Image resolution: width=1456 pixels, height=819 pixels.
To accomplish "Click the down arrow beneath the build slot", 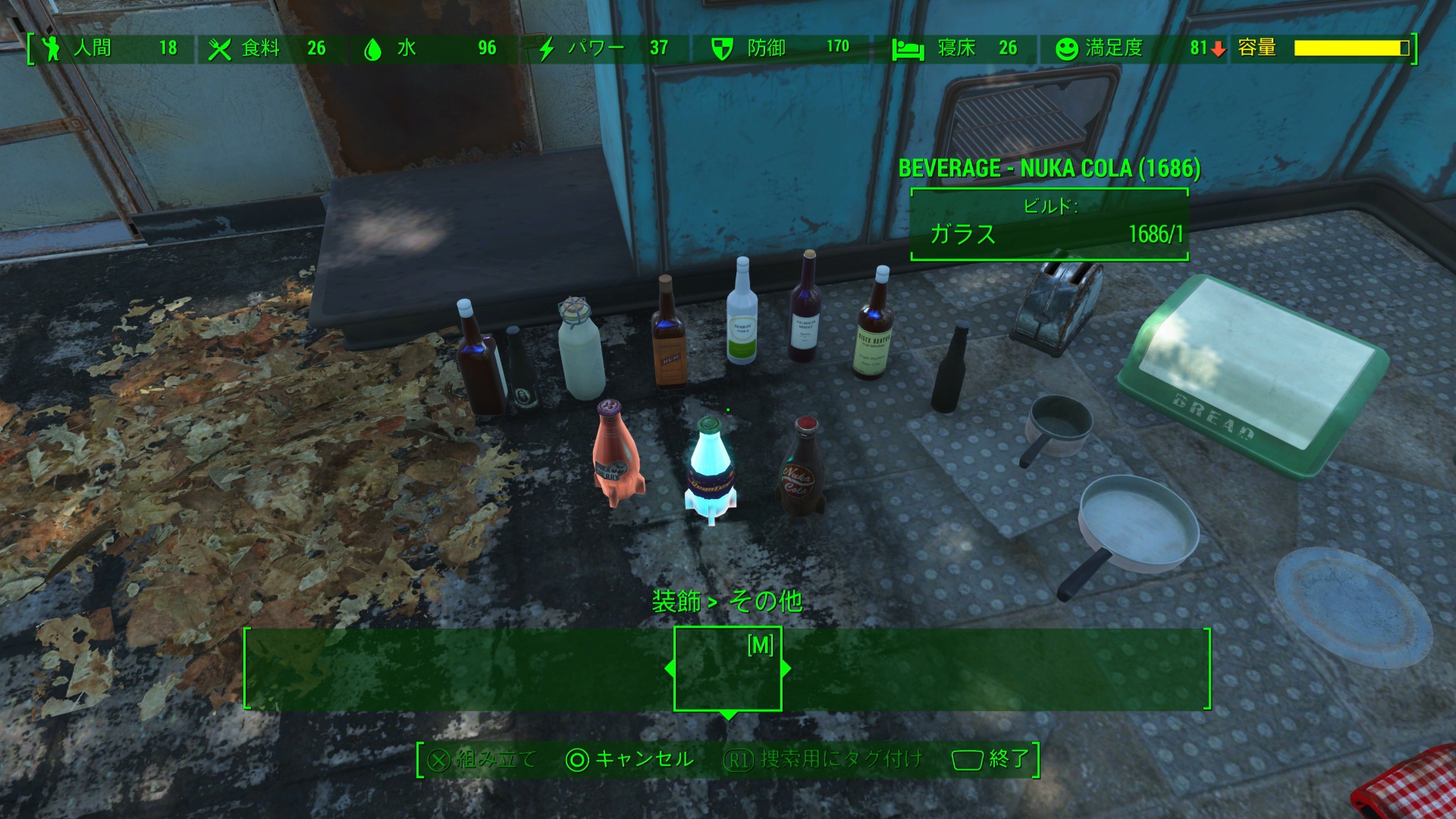I will 728,715.
